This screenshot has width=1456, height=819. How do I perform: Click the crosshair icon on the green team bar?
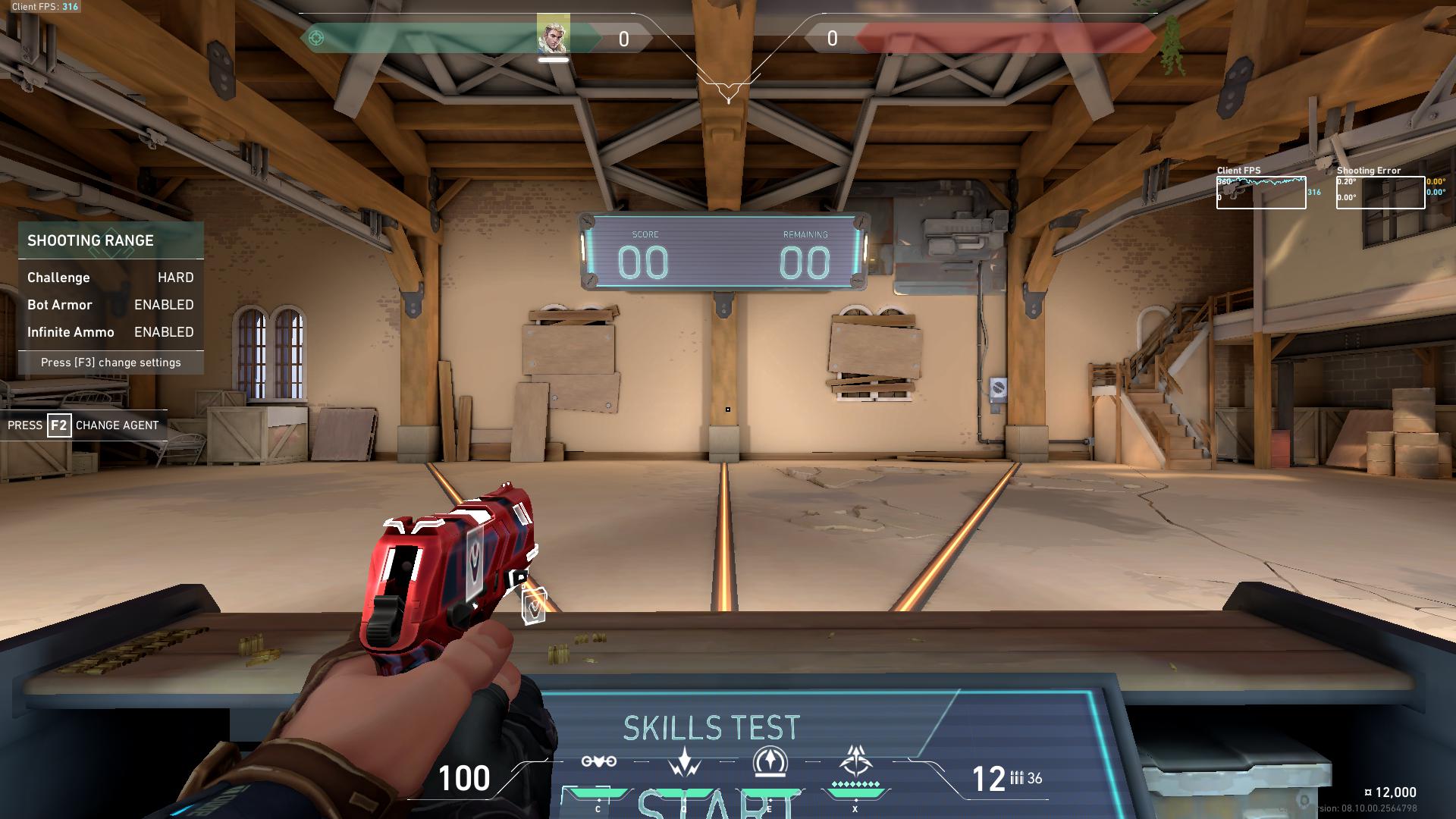tap(317, 38)
